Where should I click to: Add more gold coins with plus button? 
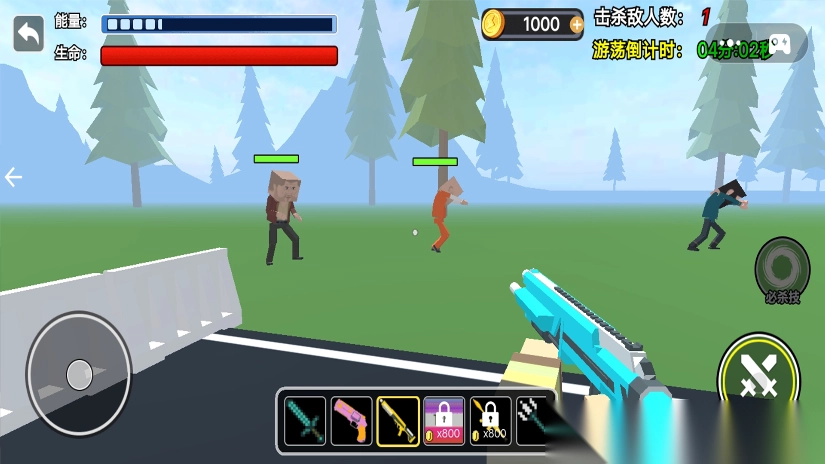tap(576, 24)
